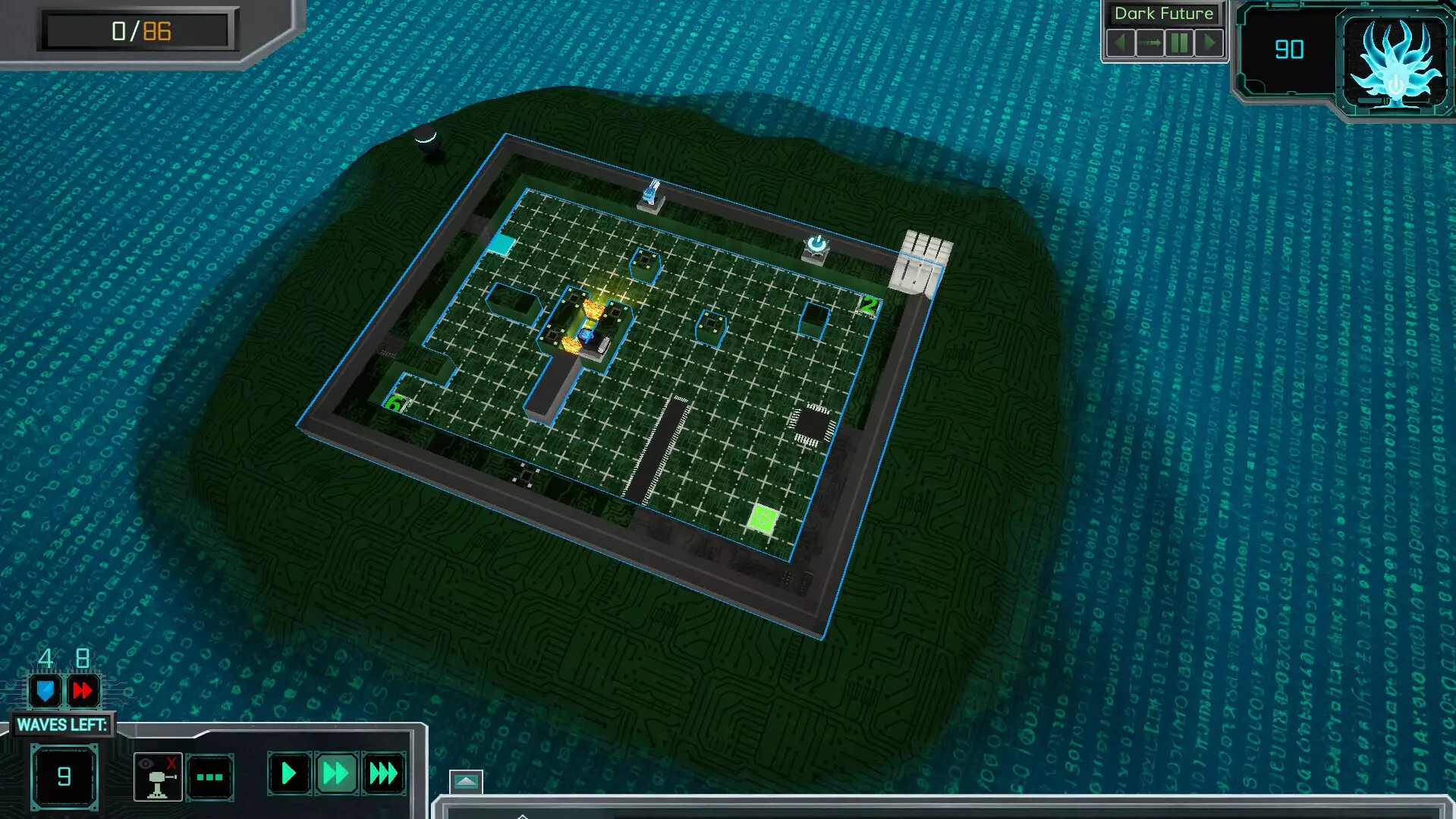Click the Dark Future title label

click(1164, 13)
